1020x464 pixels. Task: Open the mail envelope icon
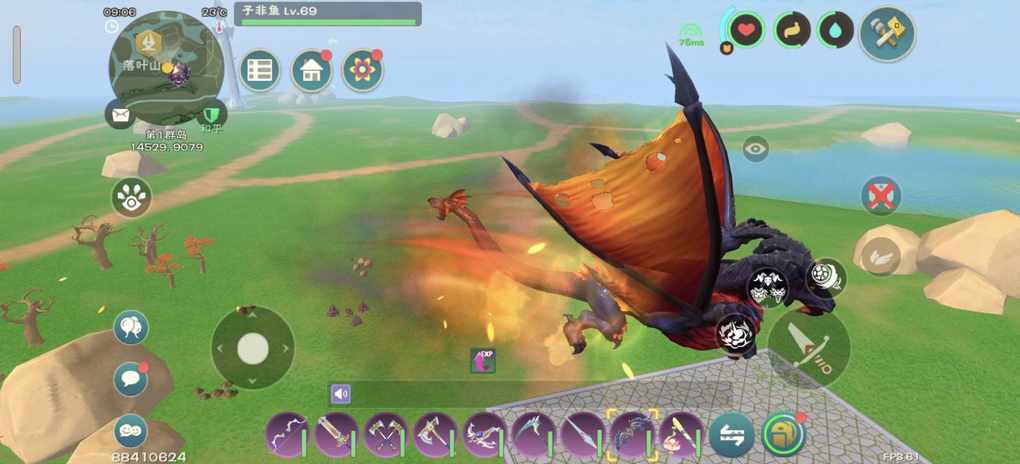pos(120,114)
